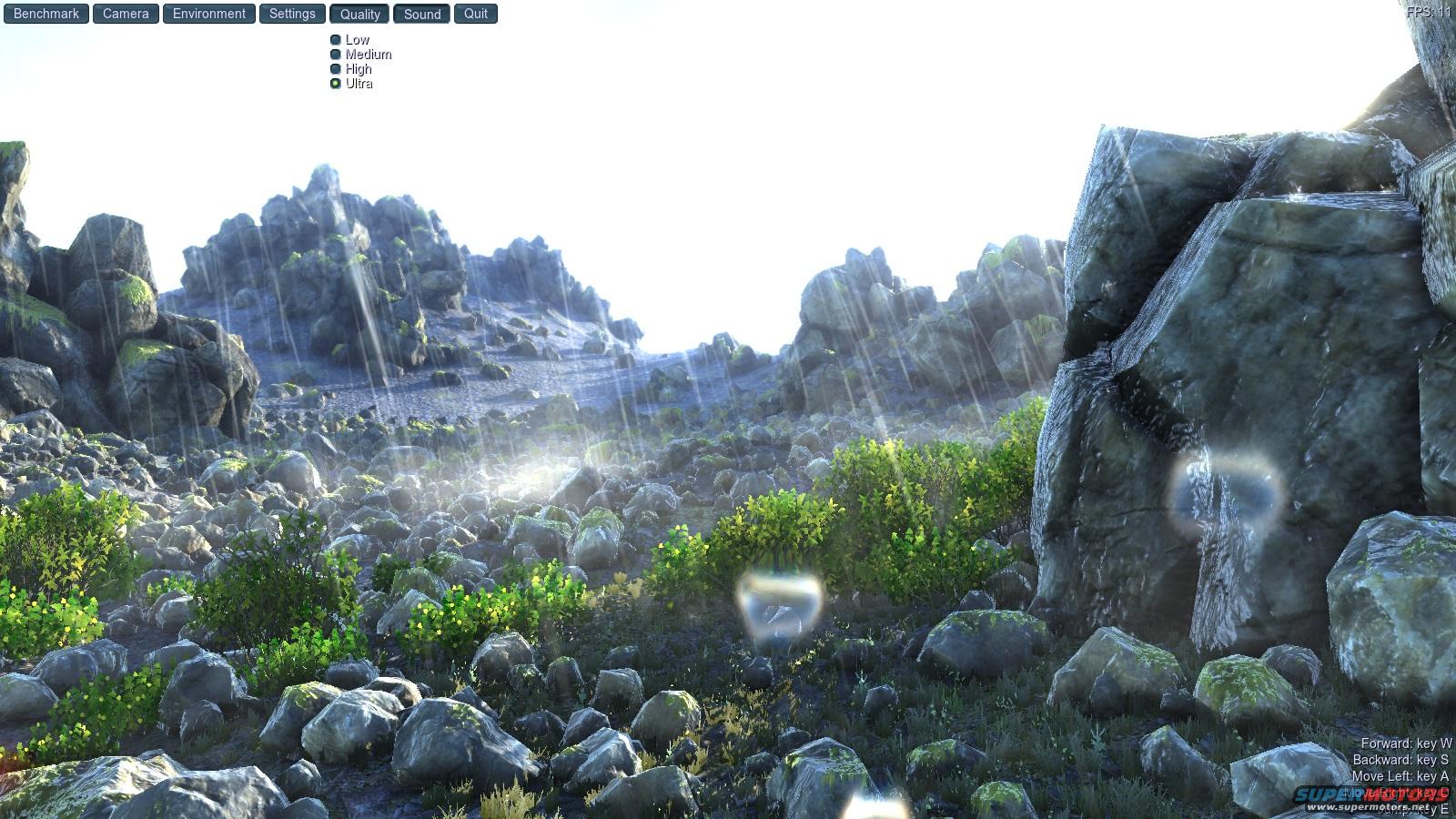The height and width of the screenshot is (819, 1456).
Task: Select Low quality option
Action: [336, 40]
